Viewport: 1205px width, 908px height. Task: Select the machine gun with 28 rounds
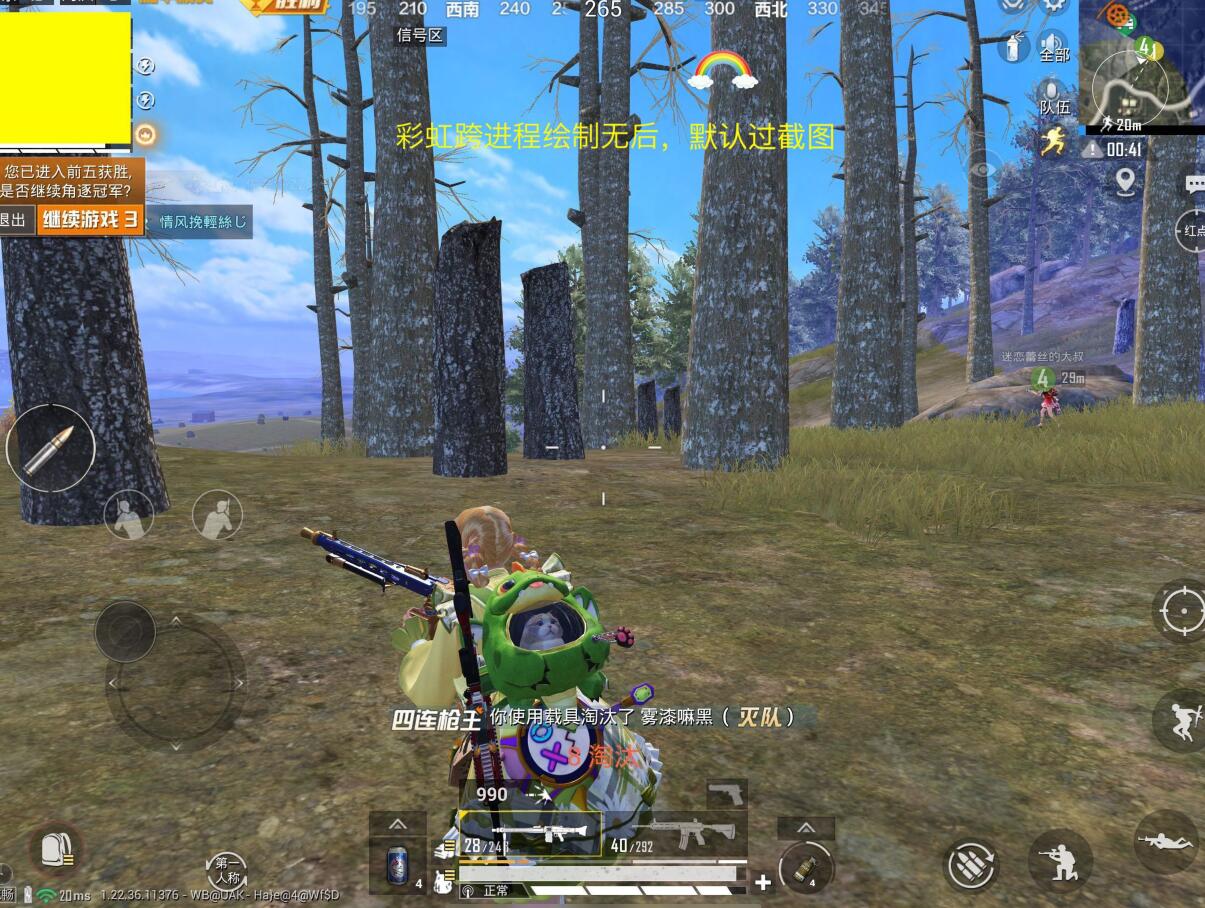click(x=530, y=833)
